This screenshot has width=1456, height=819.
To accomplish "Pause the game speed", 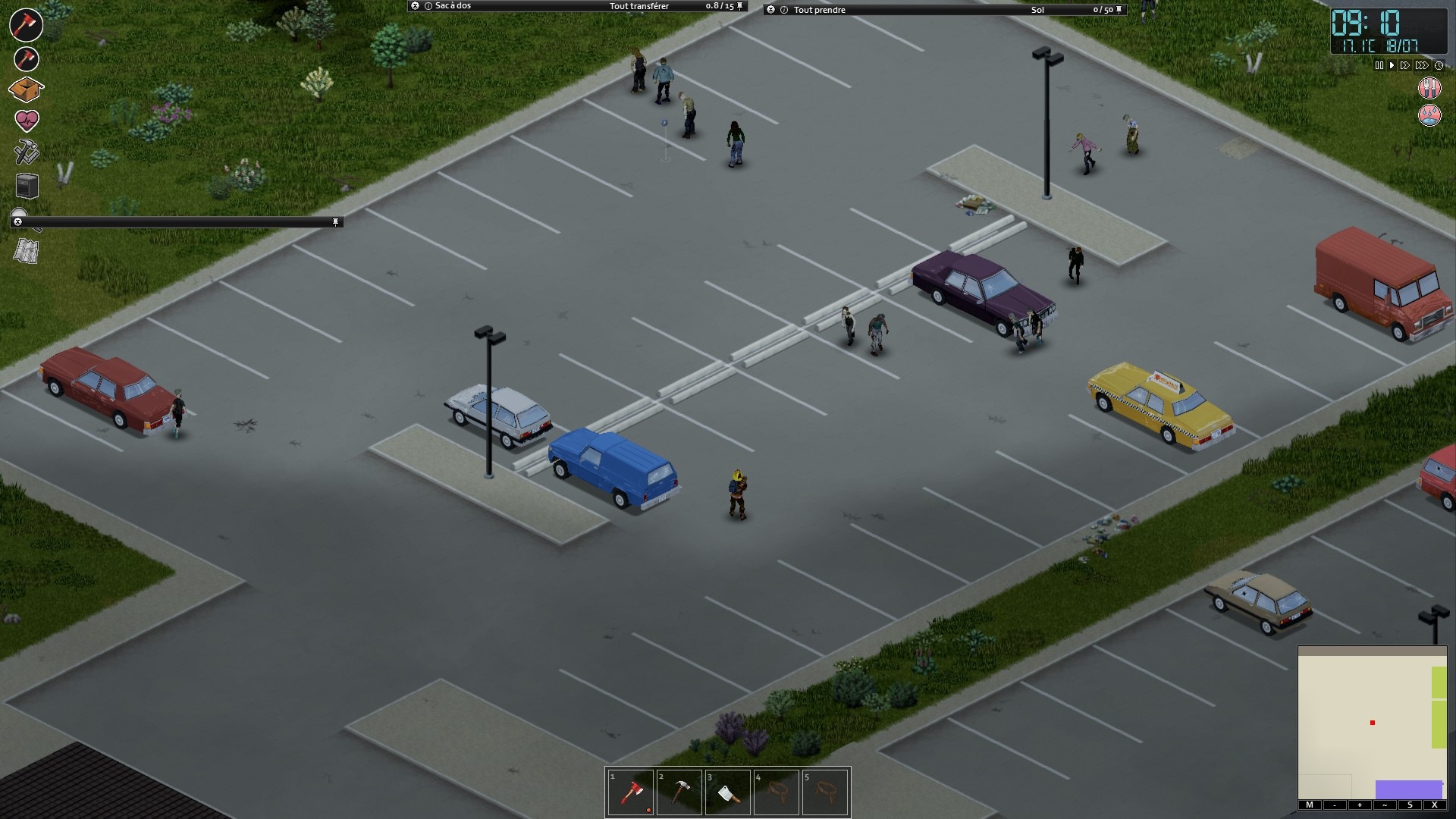I will 1379,66.
